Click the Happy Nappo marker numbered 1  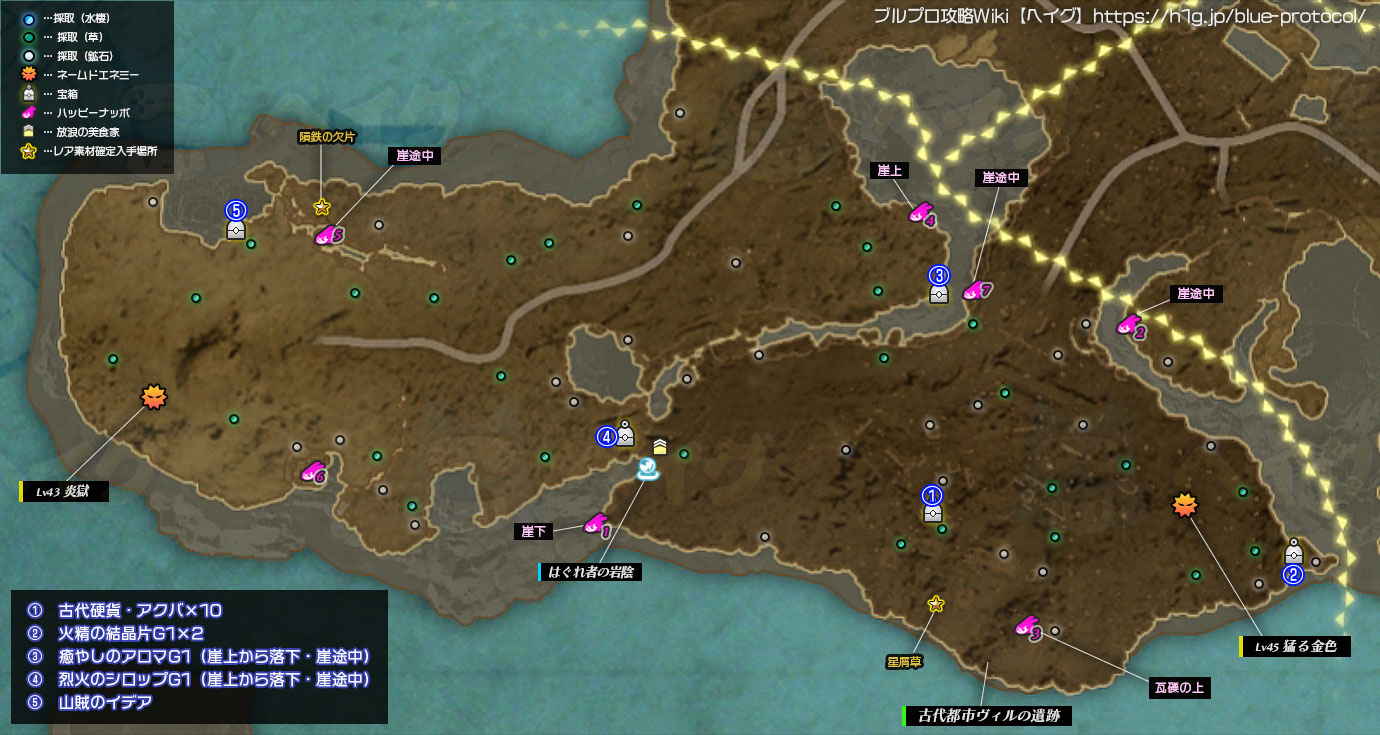[596, 524]
